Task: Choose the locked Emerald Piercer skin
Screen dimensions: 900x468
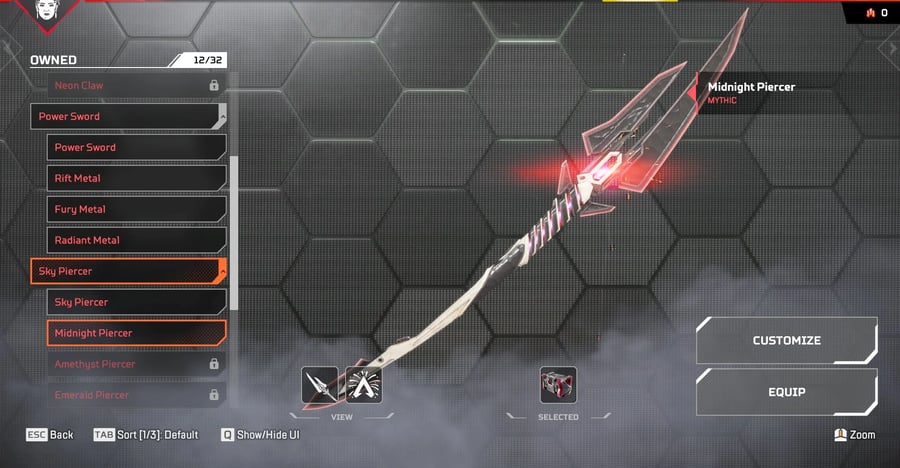Action: pos(136,395)
